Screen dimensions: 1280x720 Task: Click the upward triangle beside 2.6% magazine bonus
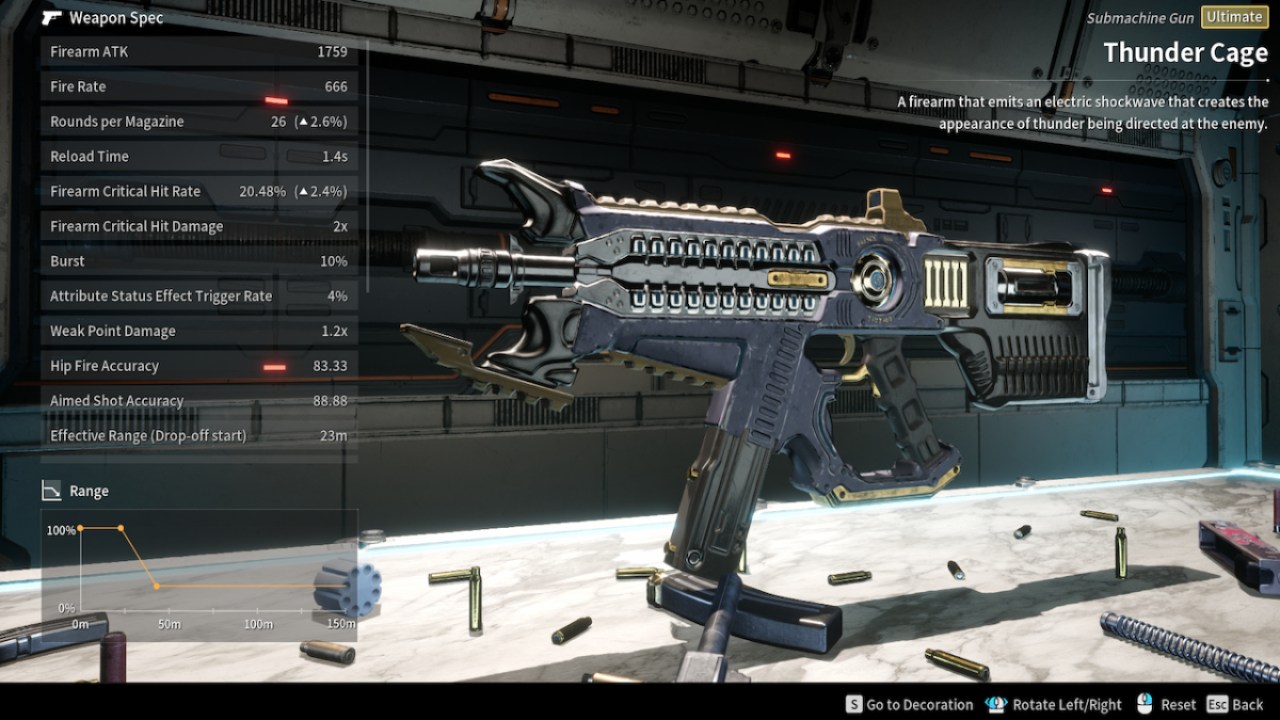click(302, 121)
